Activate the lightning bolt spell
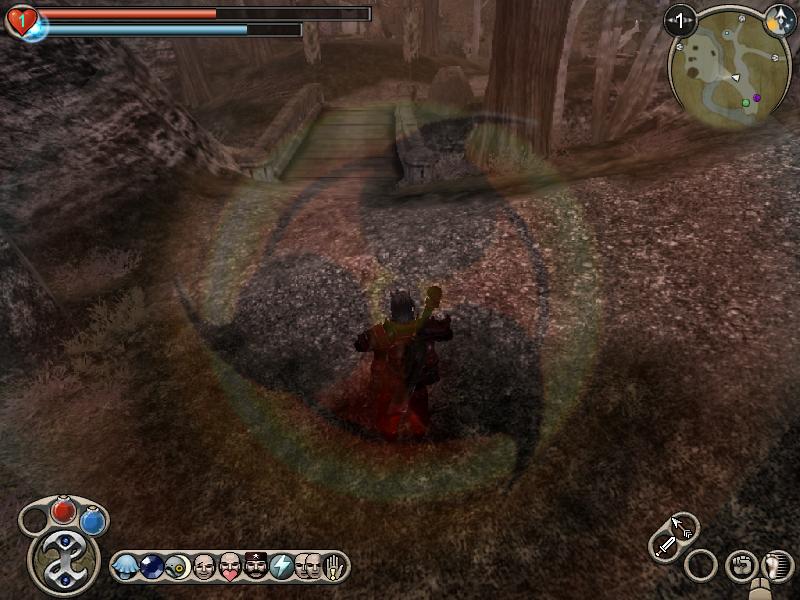The height and width of the screenshot is (600, 800). coord(282,567)
